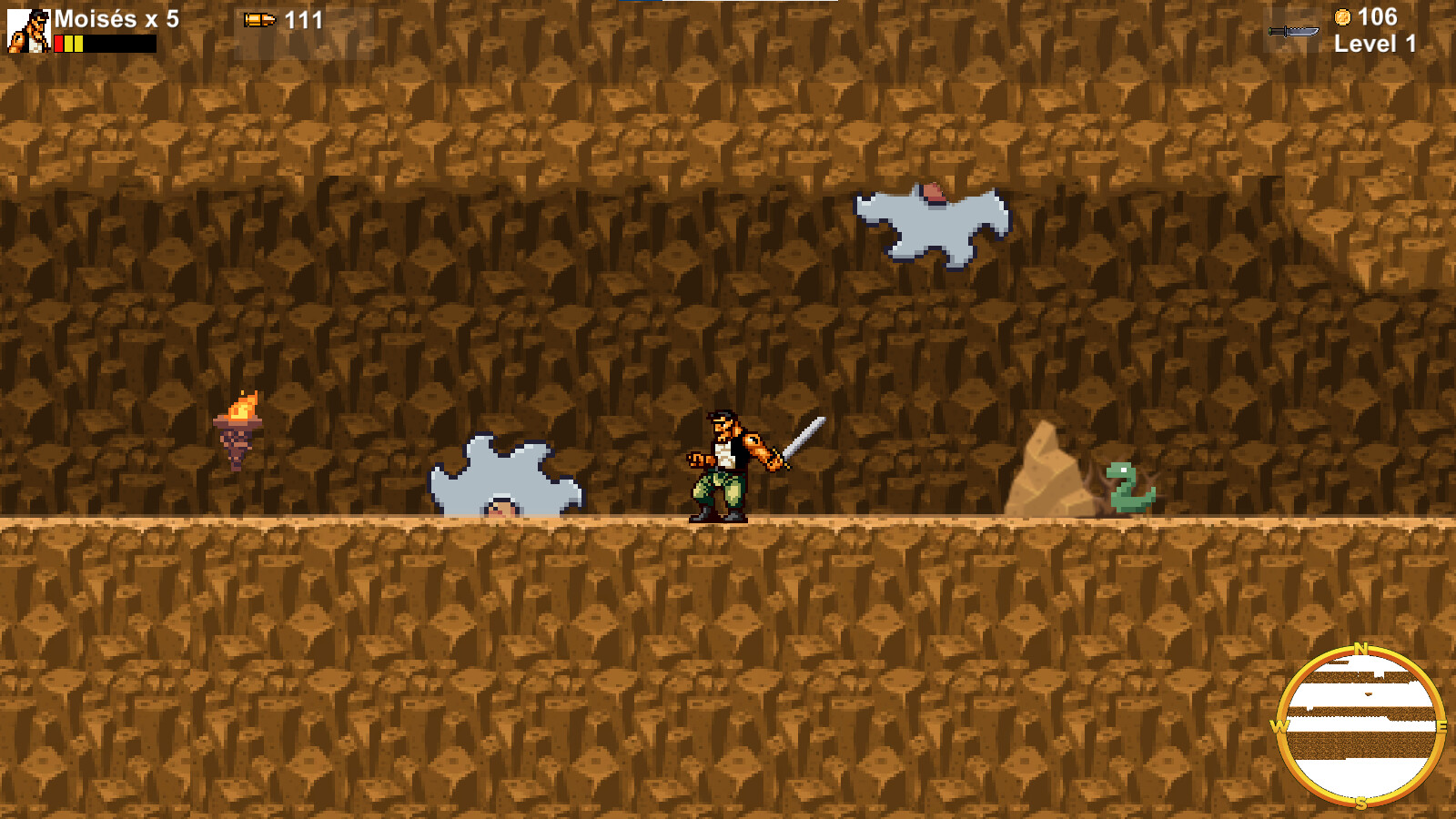Click the yellow health bar segments
Image resolution: width=1456 pixels, height=819 pixels.
73,41
